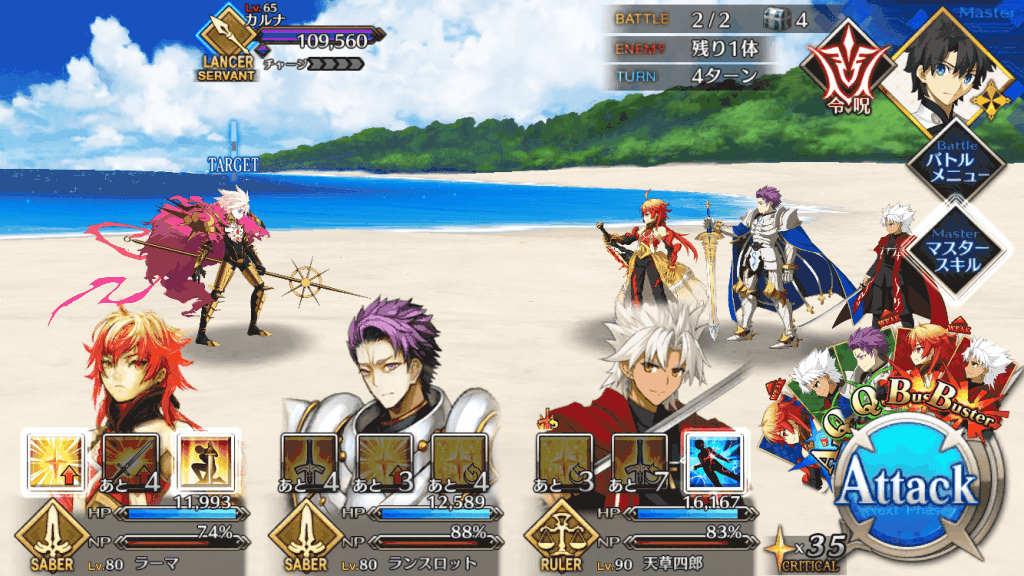Activate Amakusa Shirou's blue figure skill
The image size is (1024, 576).
714,462
